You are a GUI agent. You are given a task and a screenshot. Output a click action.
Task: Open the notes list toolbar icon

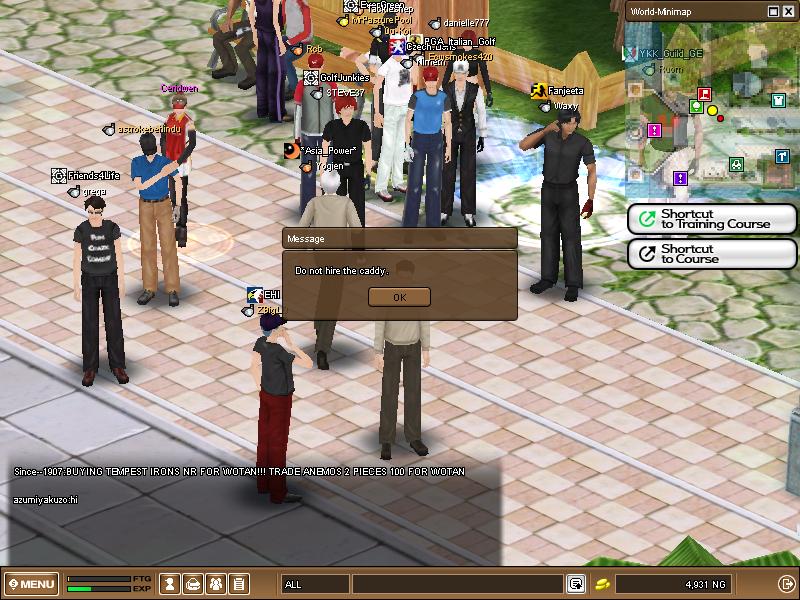(238, 584)
